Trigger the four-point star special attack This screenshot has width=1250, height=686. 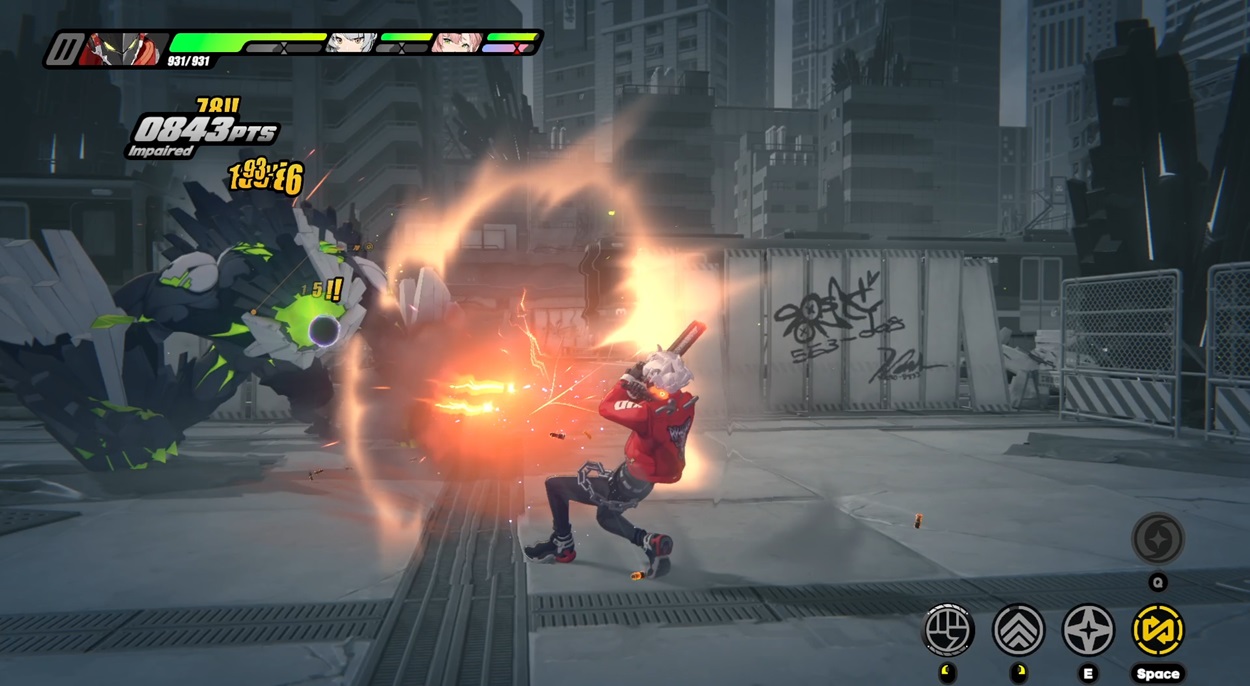pos(1088,630)
